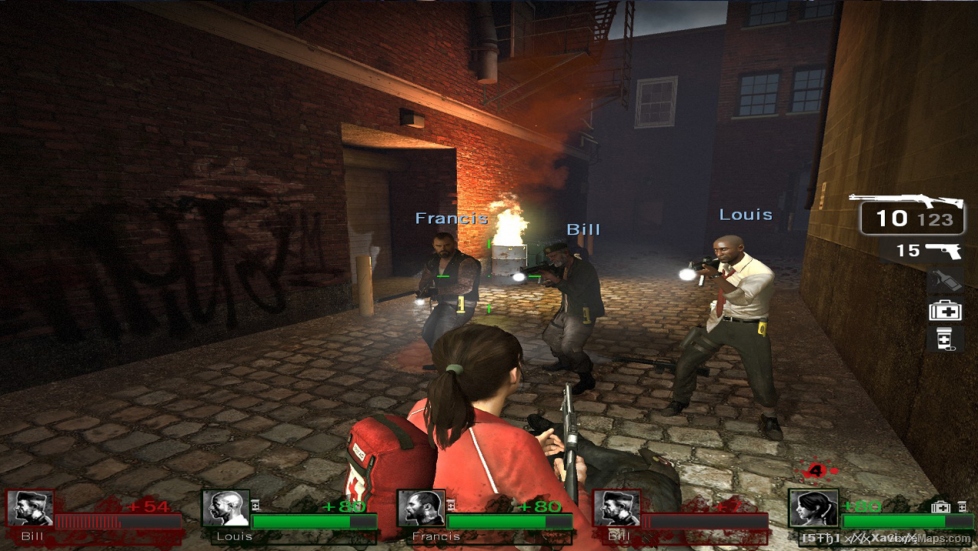Switch to the pistol weapon slot
The height and width of the screenshot is (551, 978).
[942, 250]
